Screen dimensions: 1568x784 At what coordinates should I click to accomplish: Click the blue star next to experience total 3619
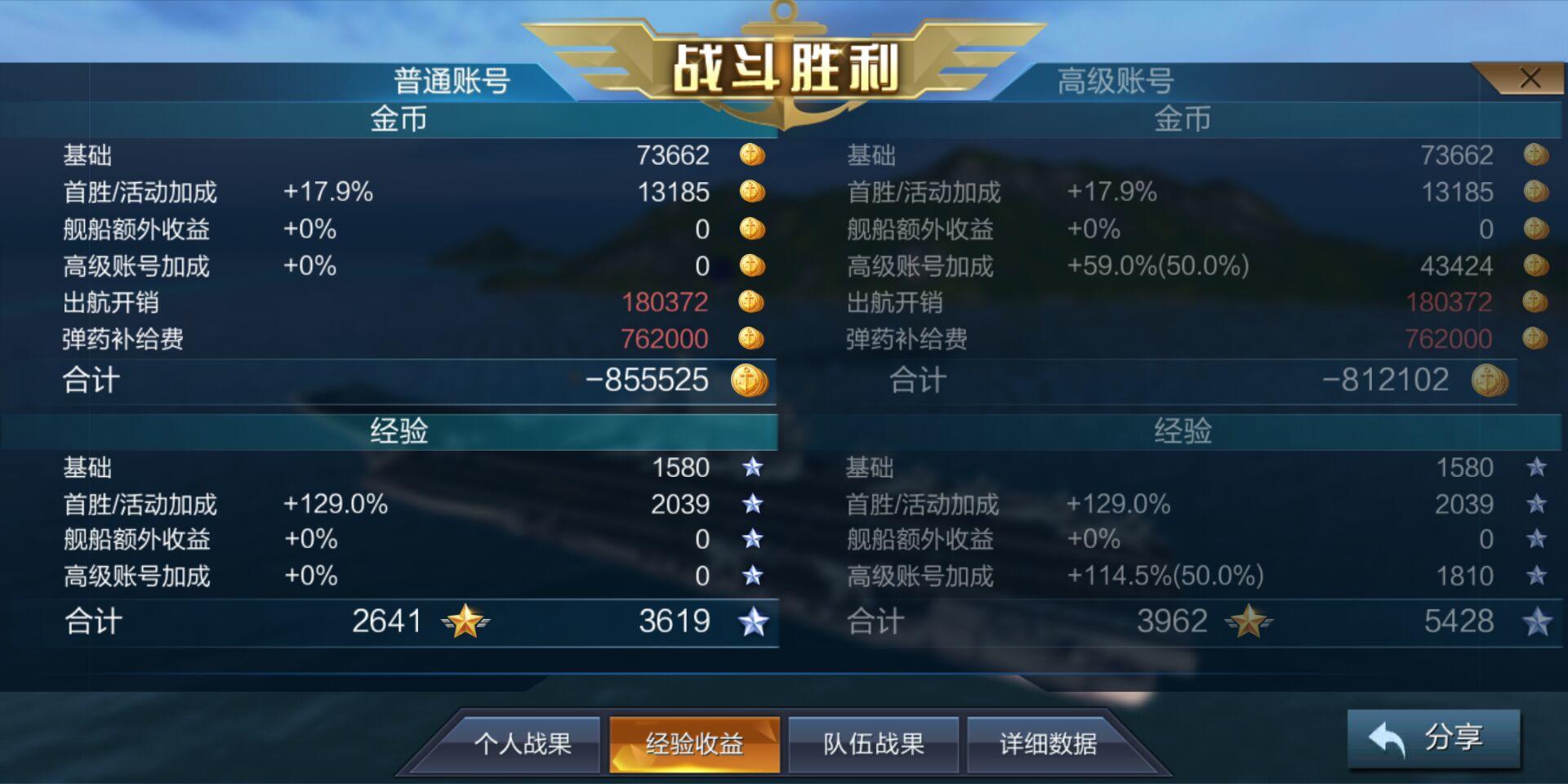pos(754,621)
